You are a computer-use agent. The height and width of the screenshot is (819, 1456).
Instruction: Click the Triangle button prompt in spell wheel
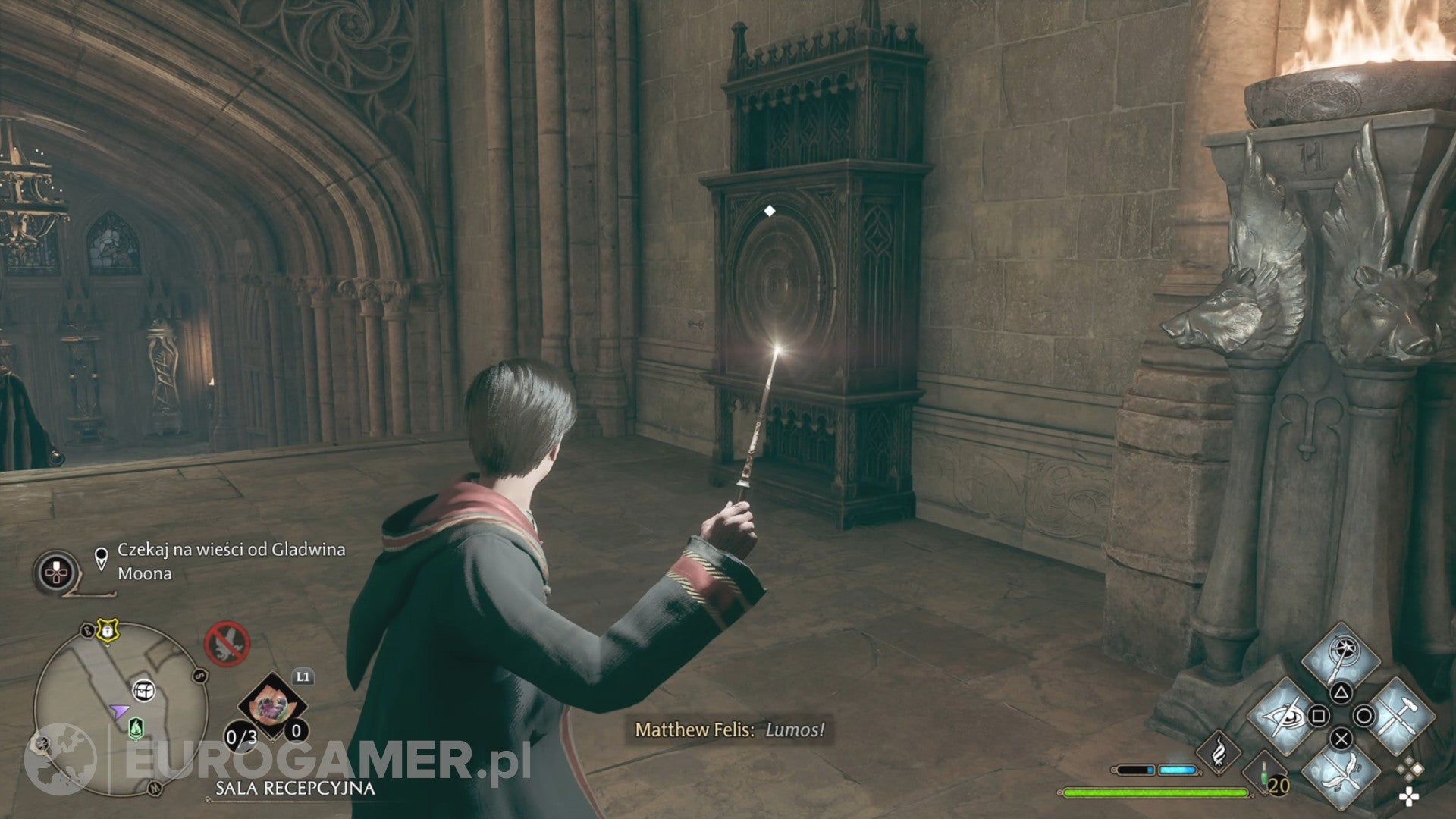coord(1342,692)
